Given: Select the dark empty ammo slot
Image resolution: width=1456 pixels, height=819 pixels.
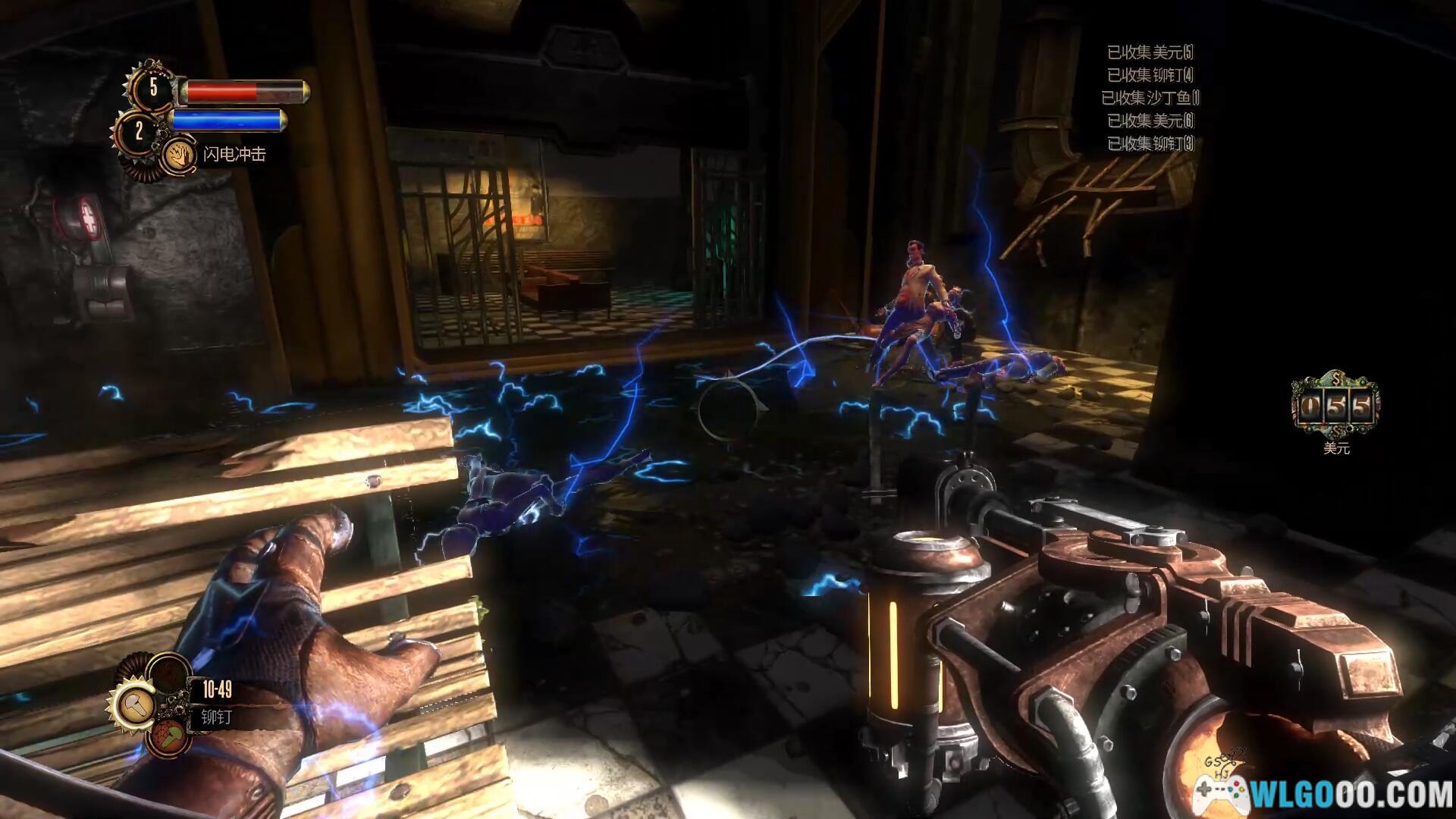Looking at the screenshot, I should coord(168,674).
